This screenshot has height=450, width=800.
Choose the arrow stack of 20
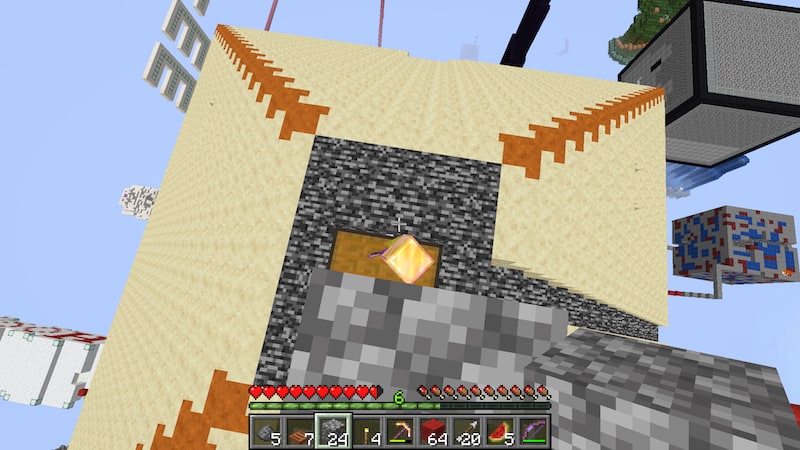pos(467,432)
